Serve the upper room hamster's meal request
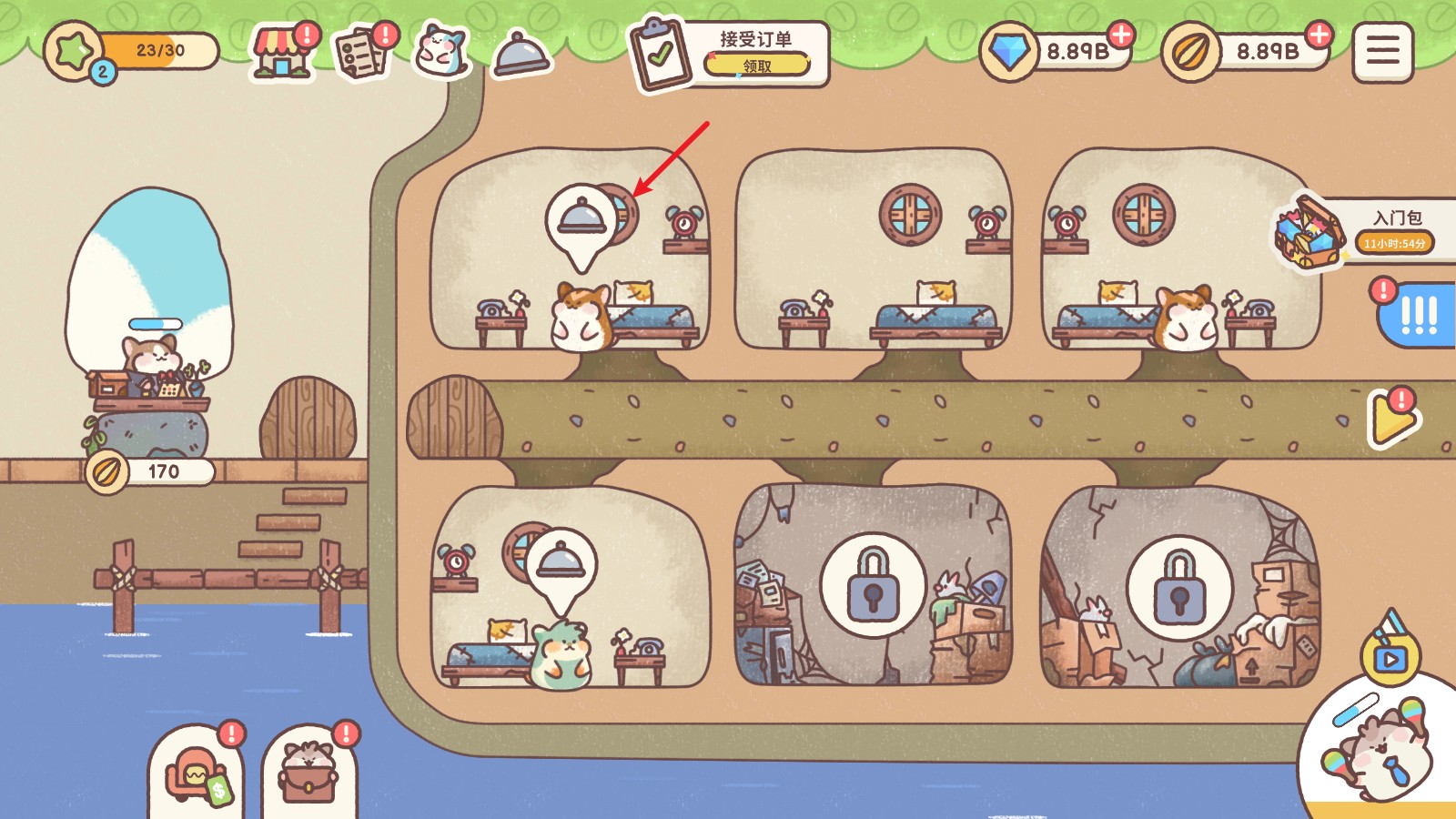Viewport: 1456px width, 819px height. point(581,221)
